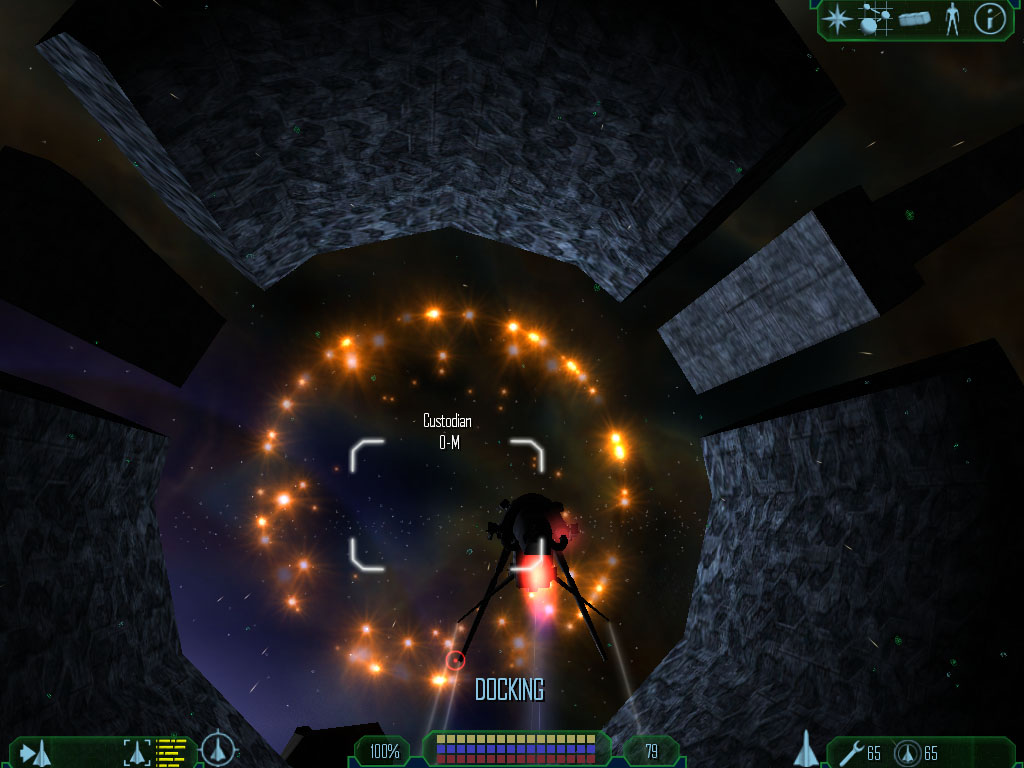
Task: Show the player status figure icon
Action: click(951, 19)
